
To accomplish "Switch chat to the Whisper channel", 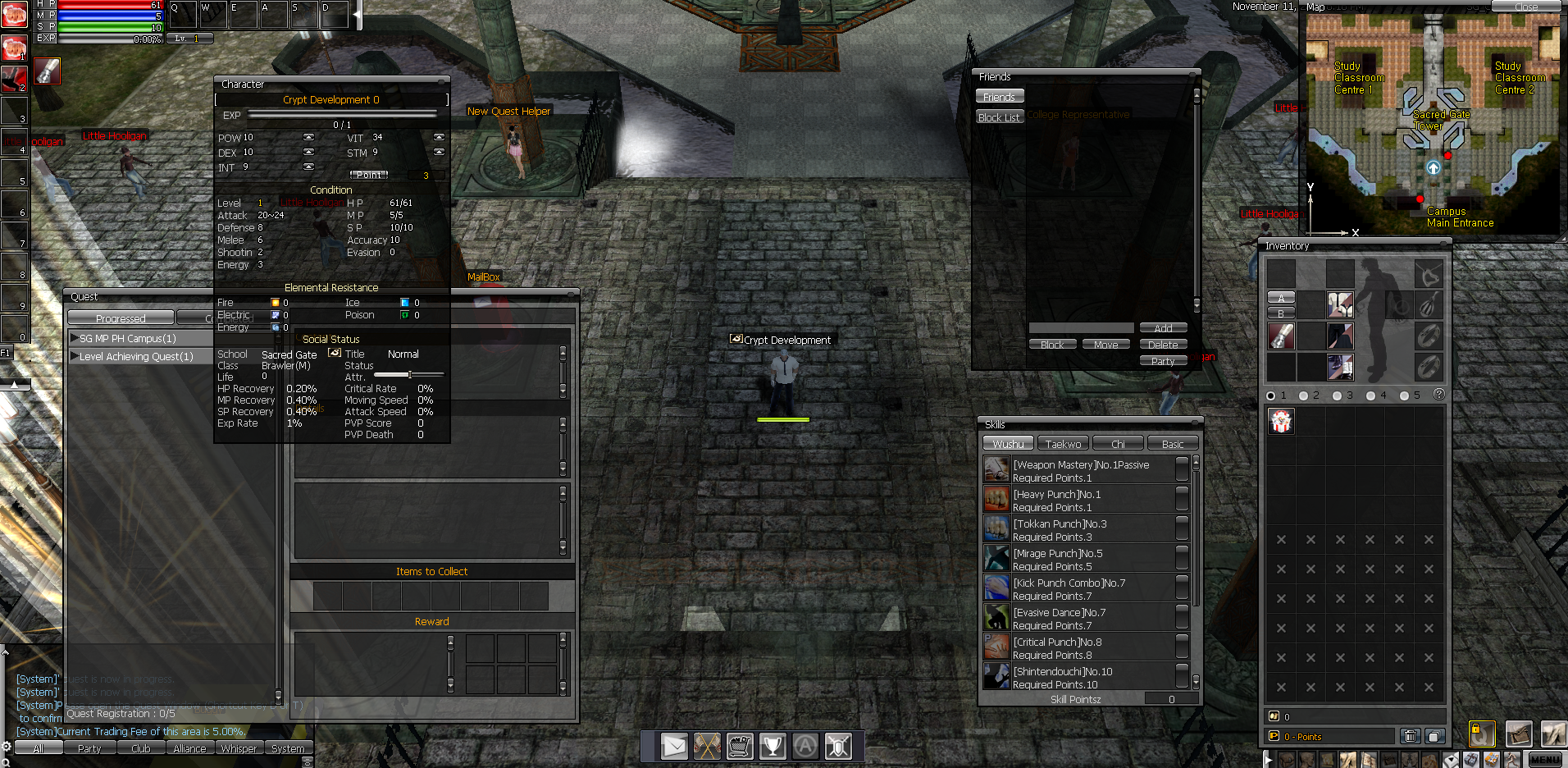I will (x=239, y=748).
